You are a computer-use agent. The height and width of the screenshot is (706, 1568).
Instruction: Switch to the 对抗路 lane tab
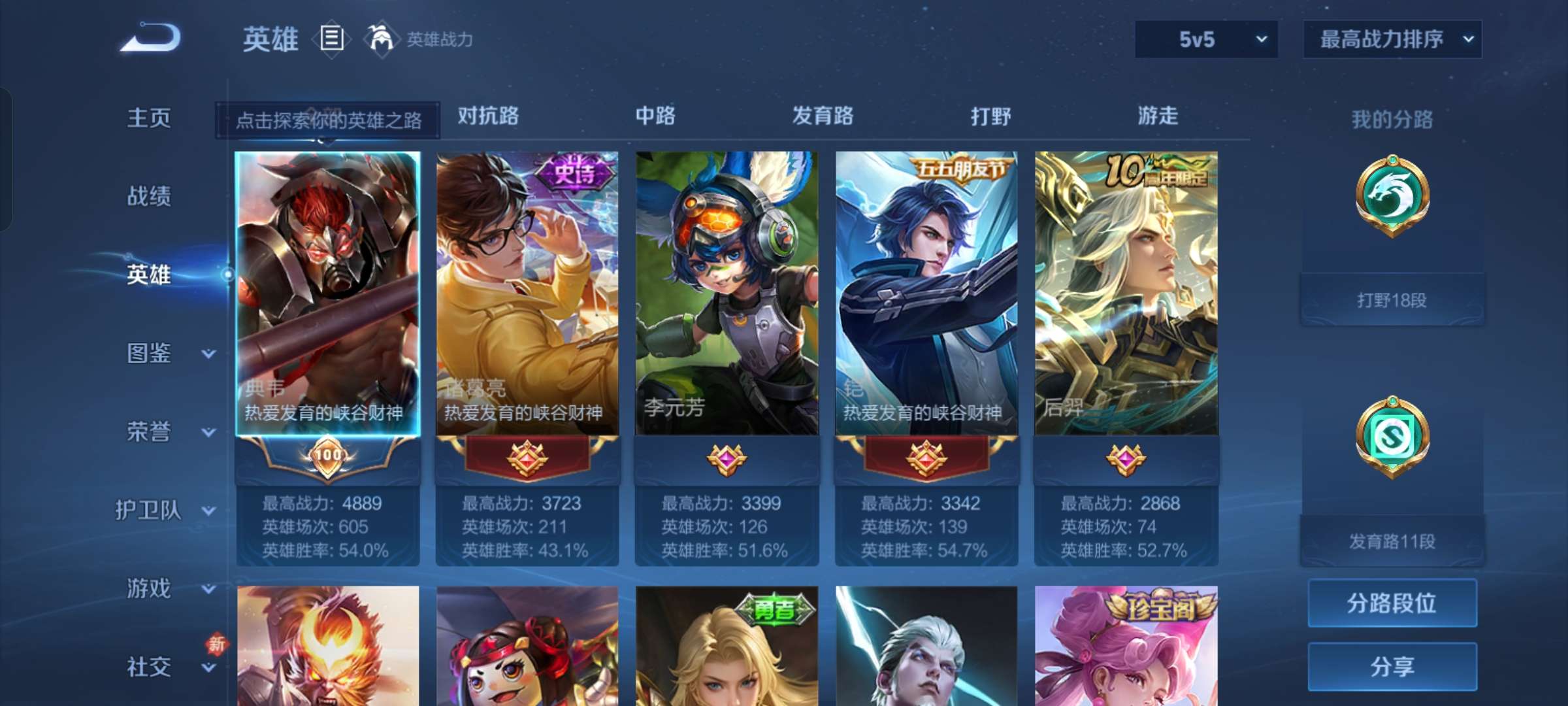point(489,116)
